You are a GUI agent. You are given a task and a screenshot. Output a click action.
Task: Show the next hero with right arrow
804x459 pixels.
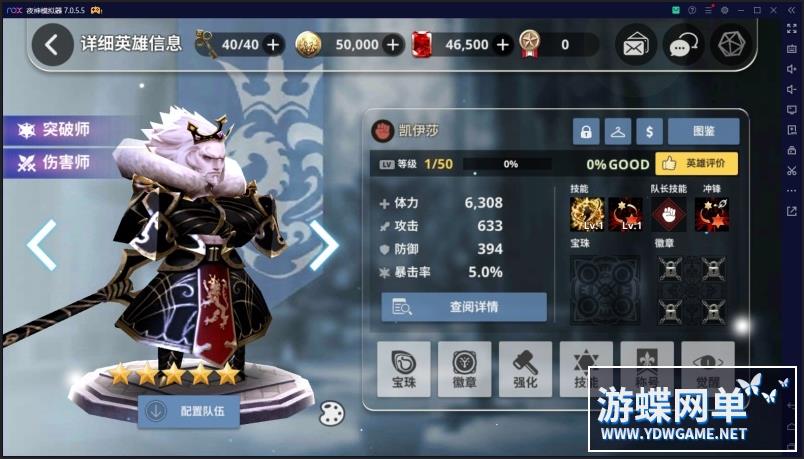tap(324, 245)
